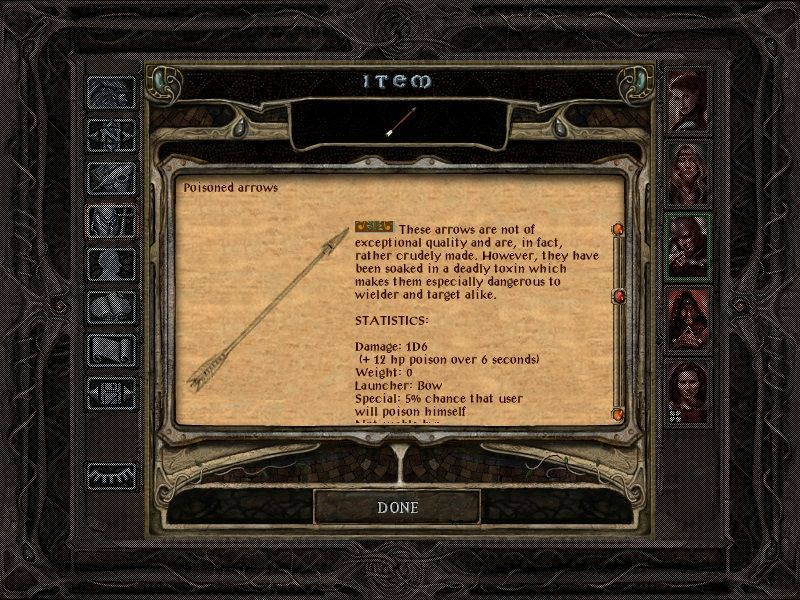Click the DONE button
800x600 pixels.
click(x=397, y=507)
